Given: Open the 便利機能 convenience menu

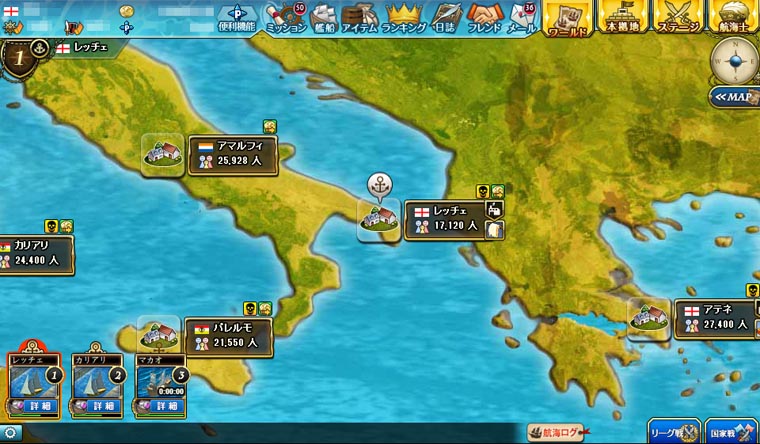Looking at the screenshot, I should pyautogui.click(x=238, y=18).
